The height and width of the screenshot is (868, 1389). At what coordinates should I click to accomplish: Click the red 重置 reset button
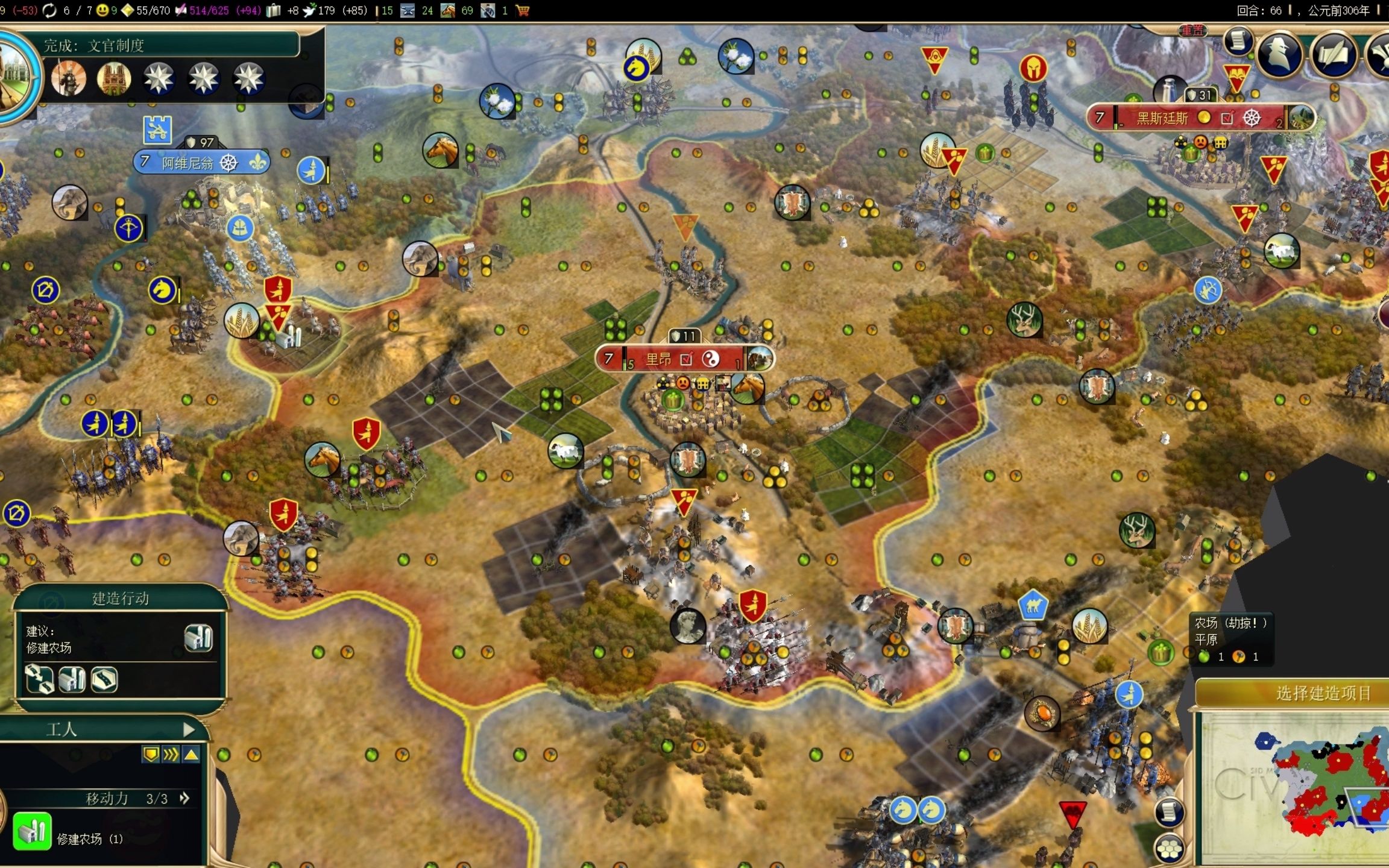[1191, 30]
